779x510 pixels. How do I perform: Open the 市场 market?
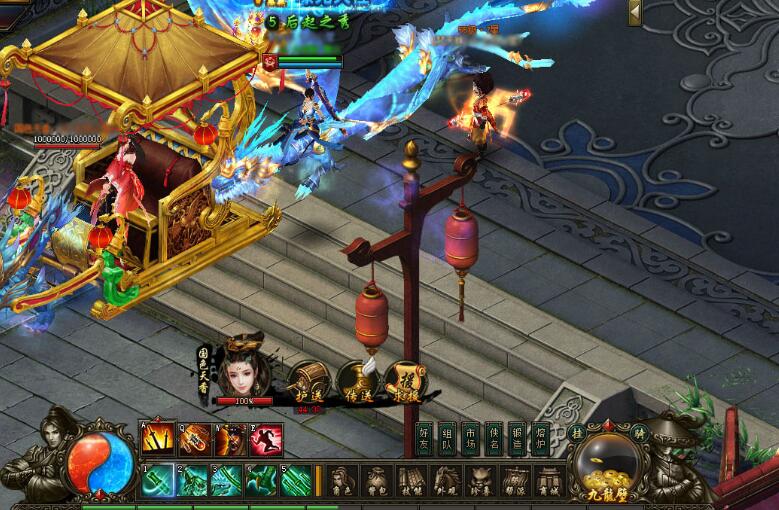click(470, 439)
